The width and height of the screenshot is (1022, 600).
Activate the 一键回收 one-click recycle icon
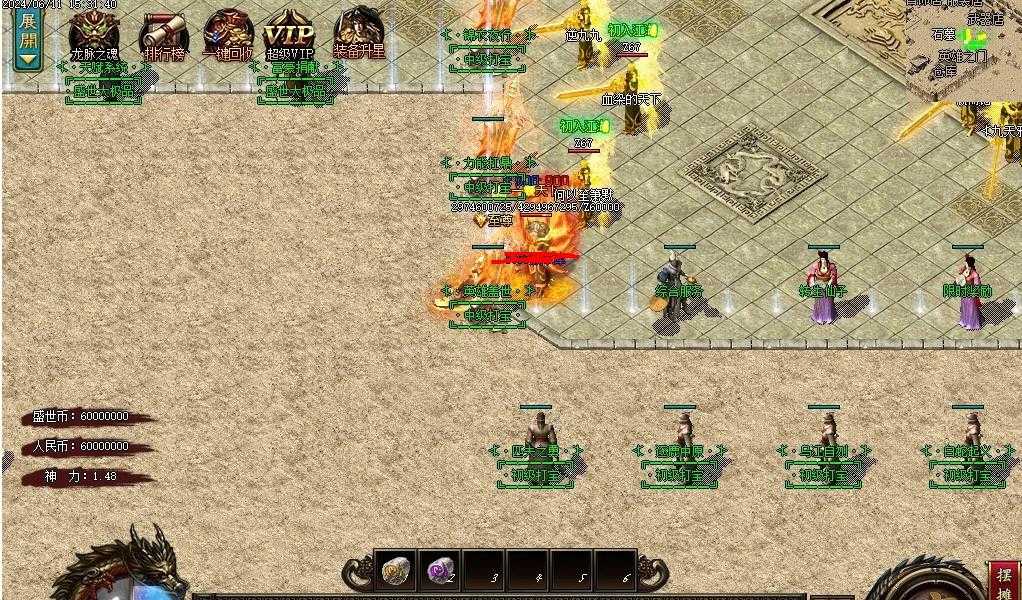tap(228, 34)
